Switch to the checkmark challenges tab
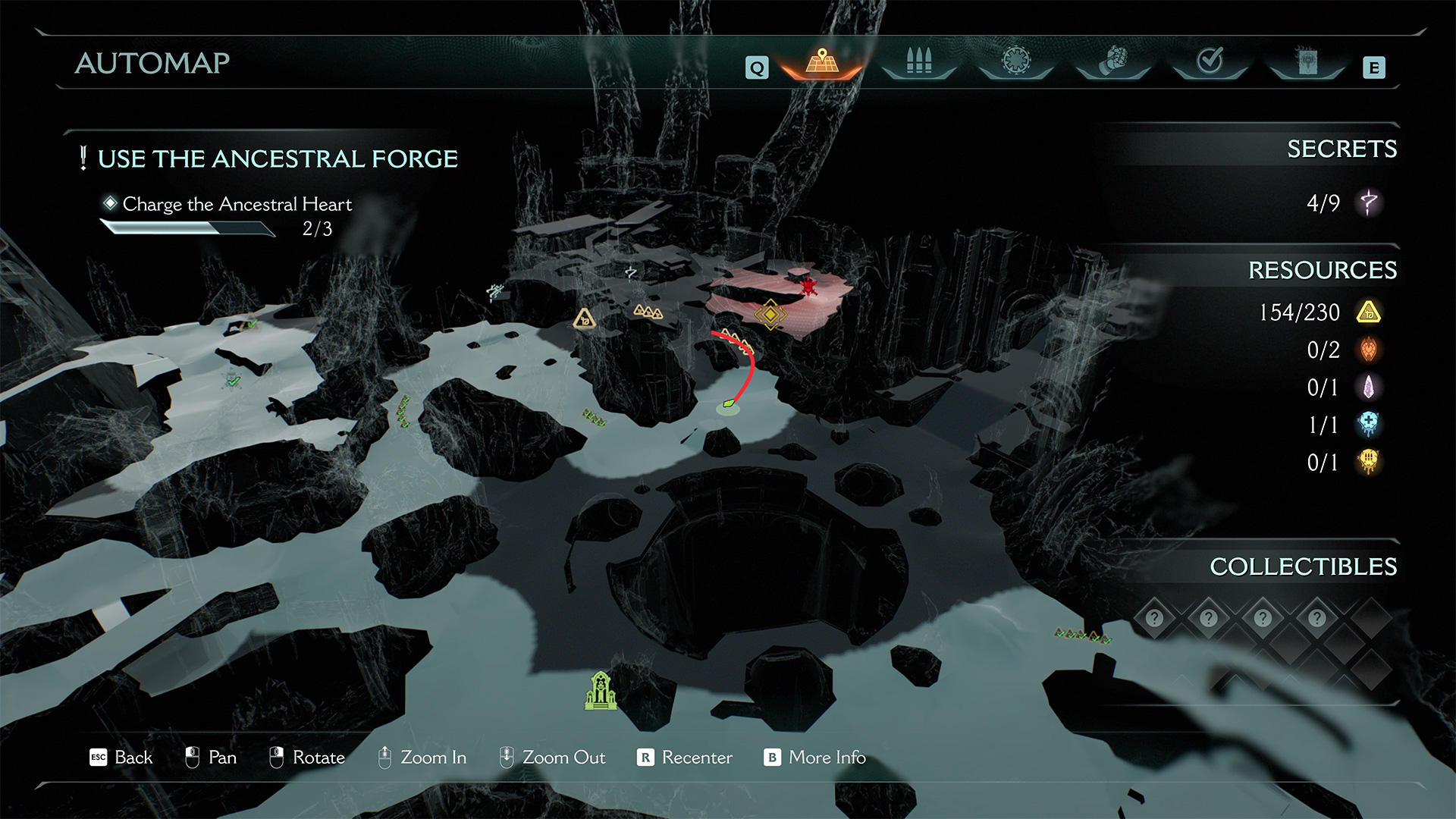Image resolution: width=1456 pixels, height=819 pixels. [x=1210, y=61]
